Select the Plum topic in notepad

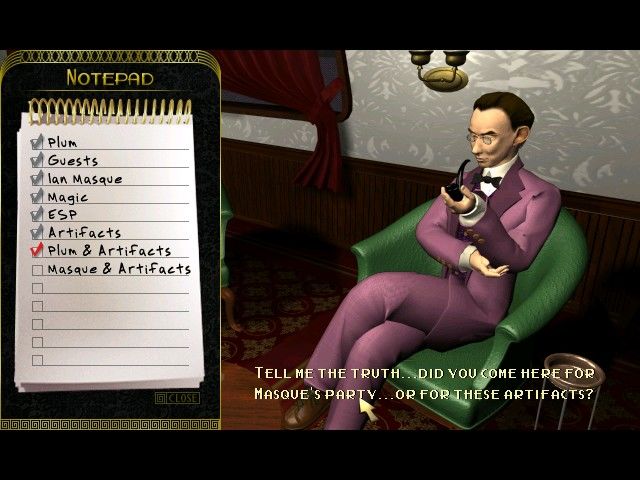62,143
